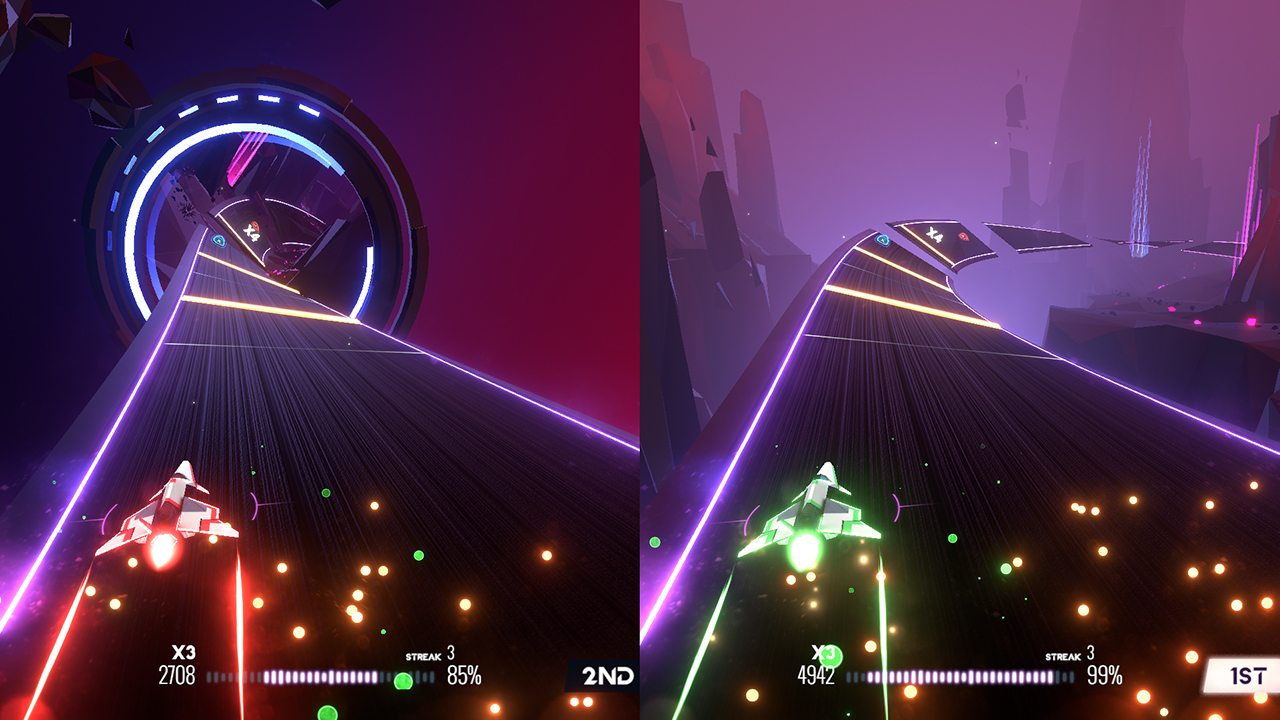Select the blue shield pickup on right track
Screen dimensions: 1280x720
tap(881, 240)
